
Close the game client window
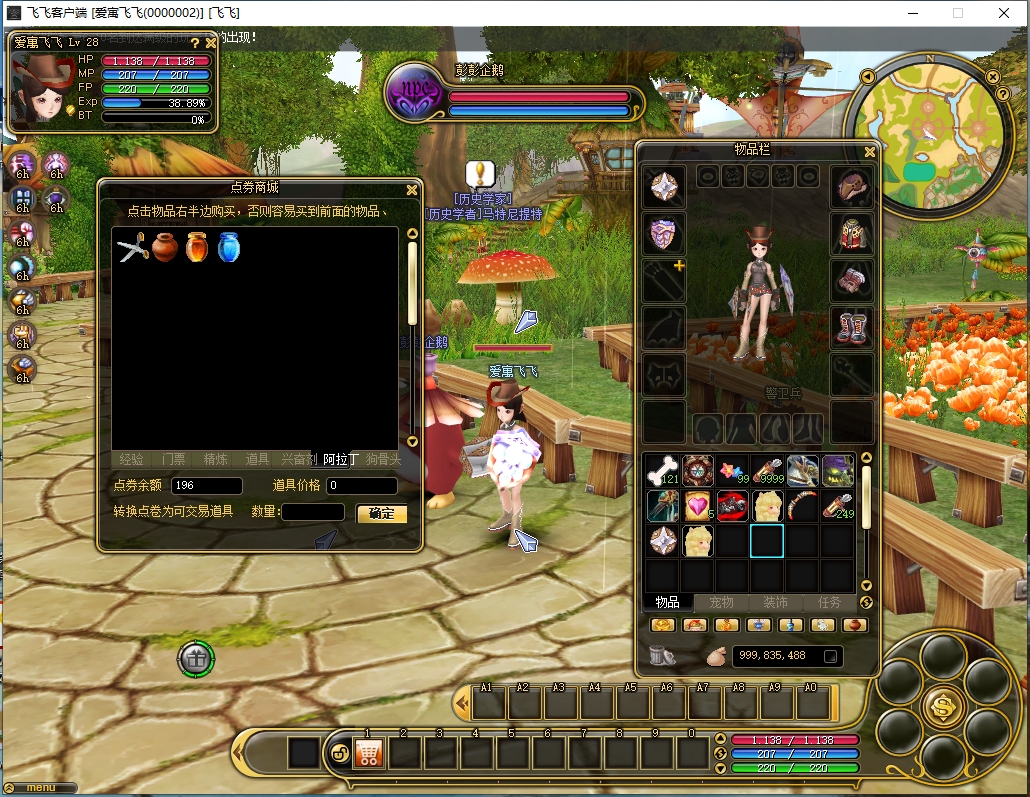[x=1003, y=13]
